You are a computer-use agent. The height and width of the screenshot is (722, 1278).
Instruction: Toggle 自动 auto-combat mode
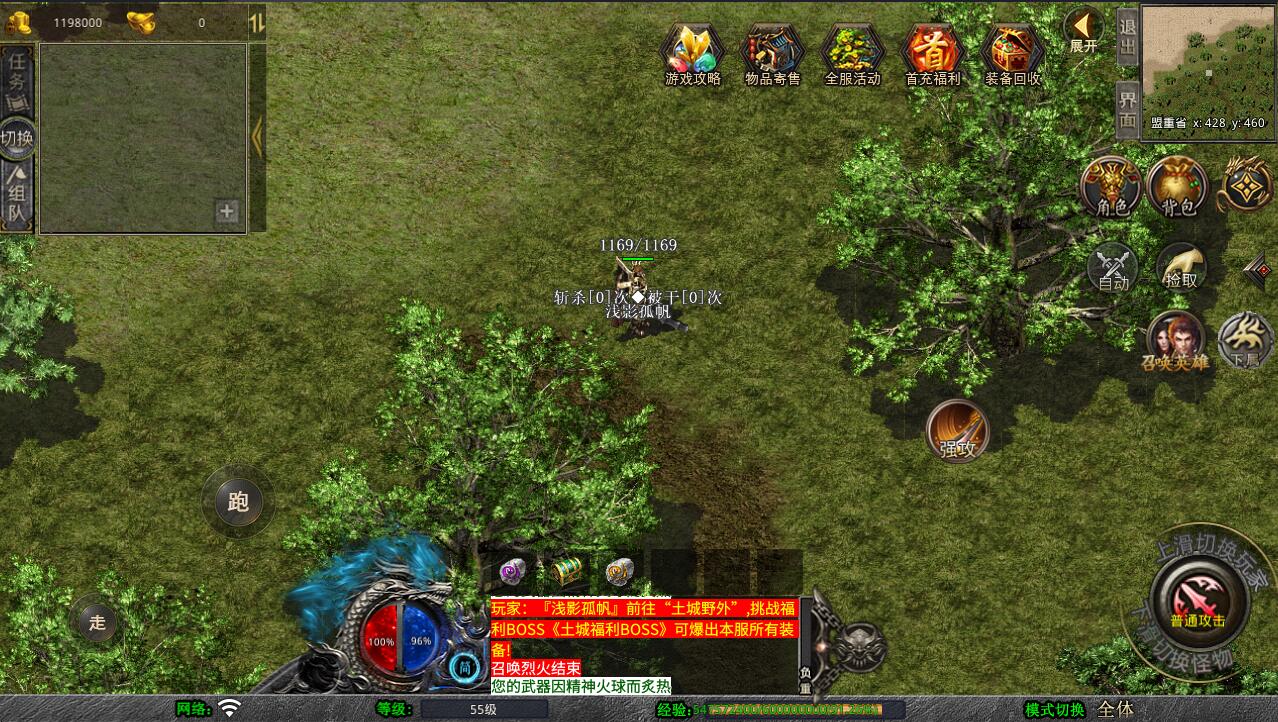point(1112,267)
